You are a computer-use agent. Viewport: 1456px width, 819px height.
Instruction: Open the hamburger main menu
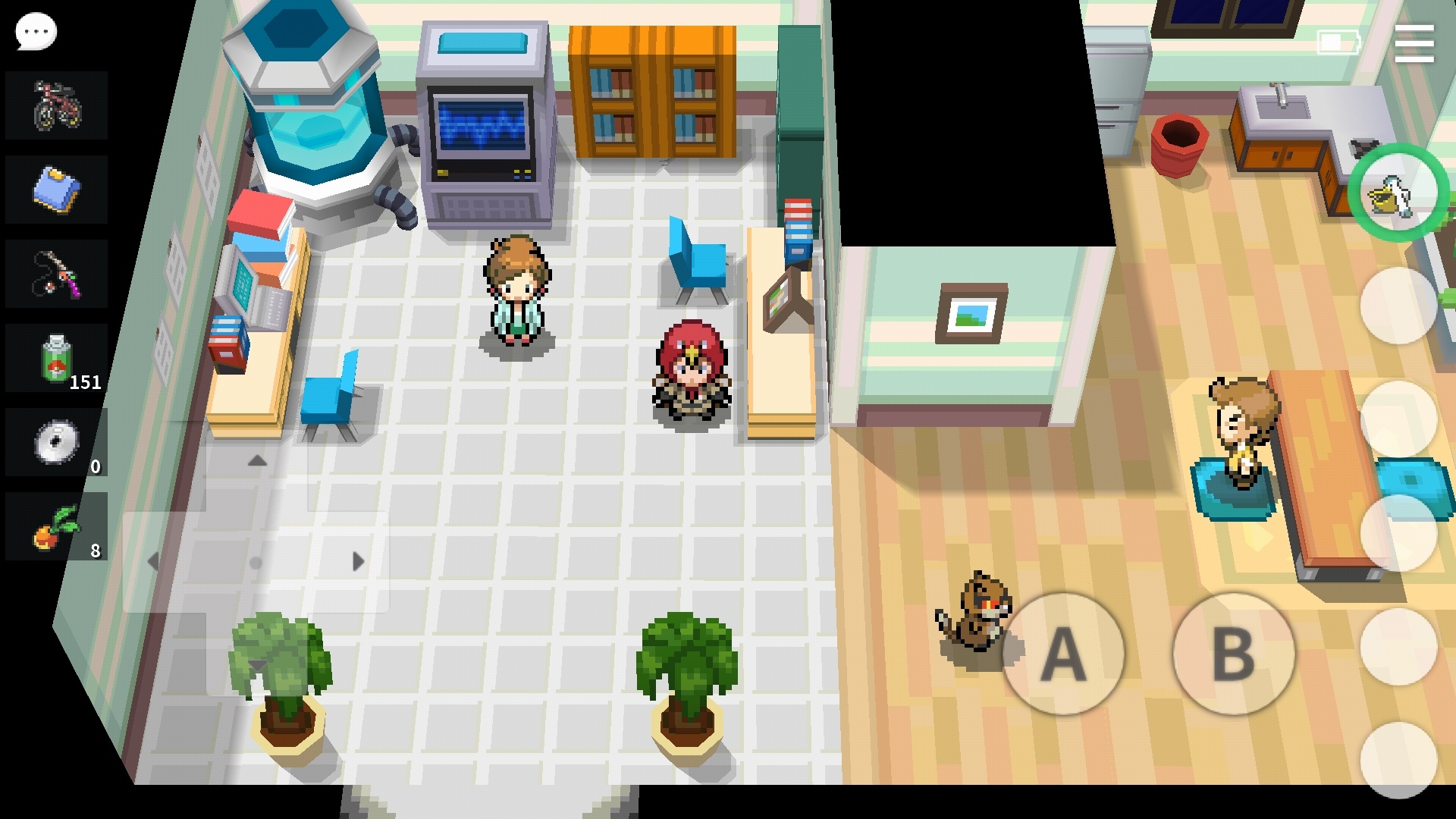1414,43
